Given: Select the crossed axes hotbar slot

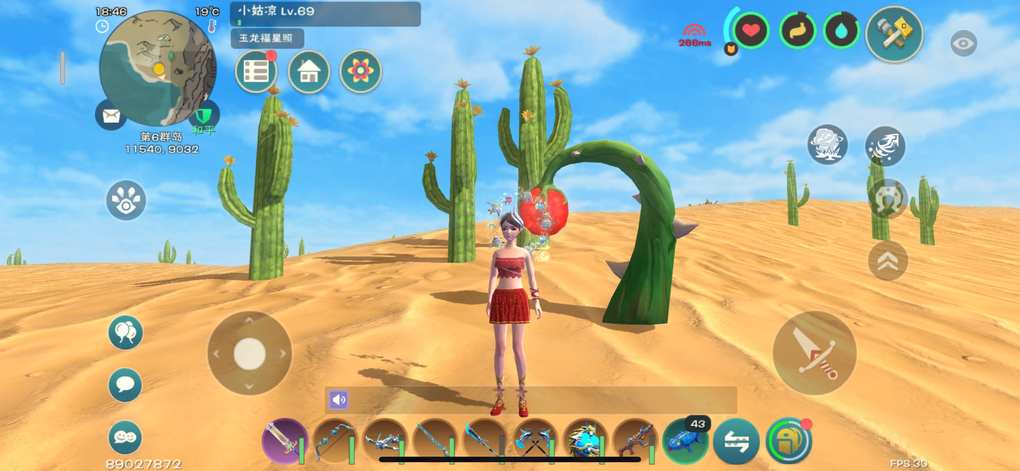Looking at the screenshot, I should point(534,440).
